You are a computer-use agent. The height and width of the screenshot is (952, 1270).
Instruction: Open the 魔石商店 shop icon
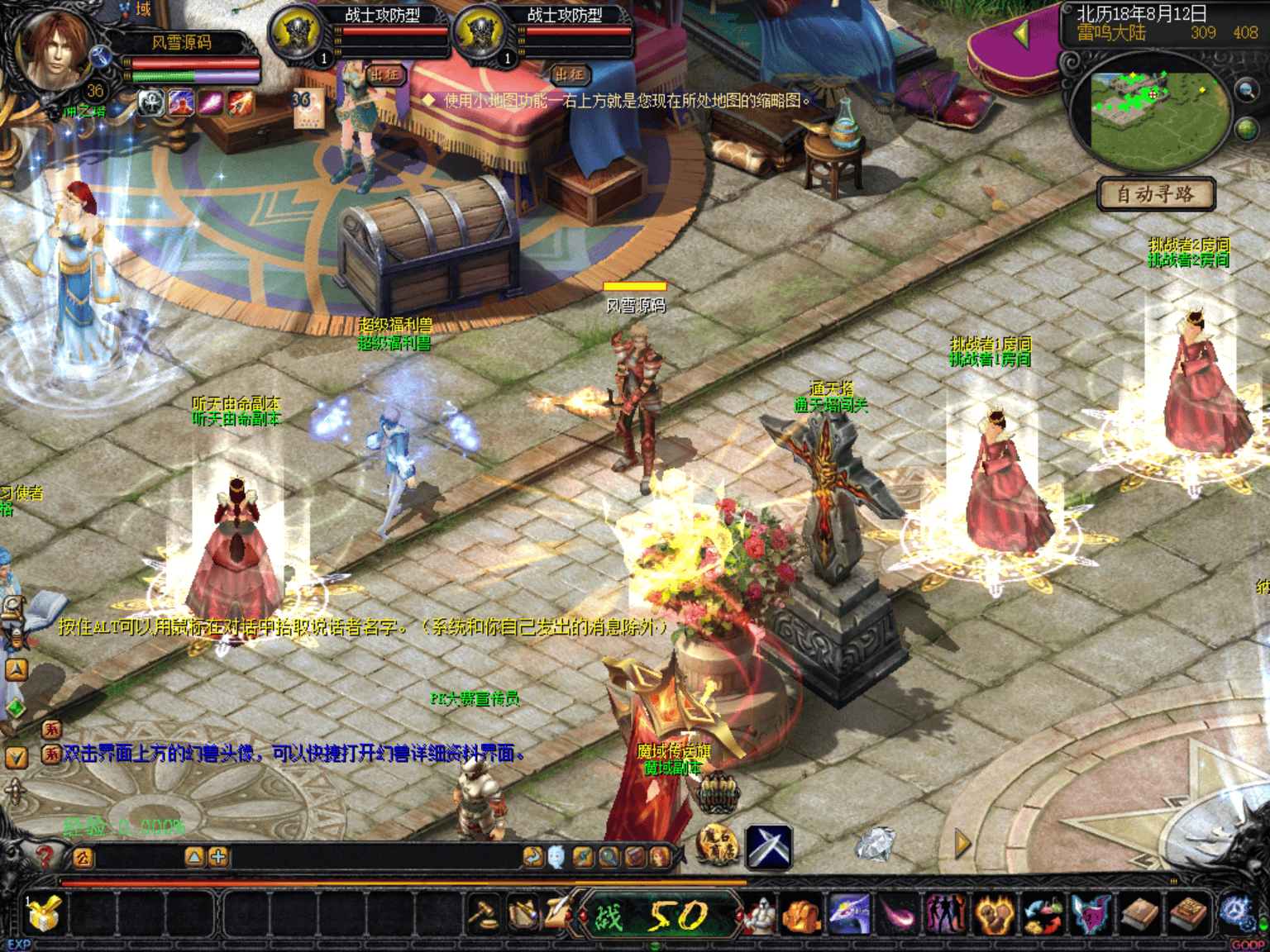[717, 845]
